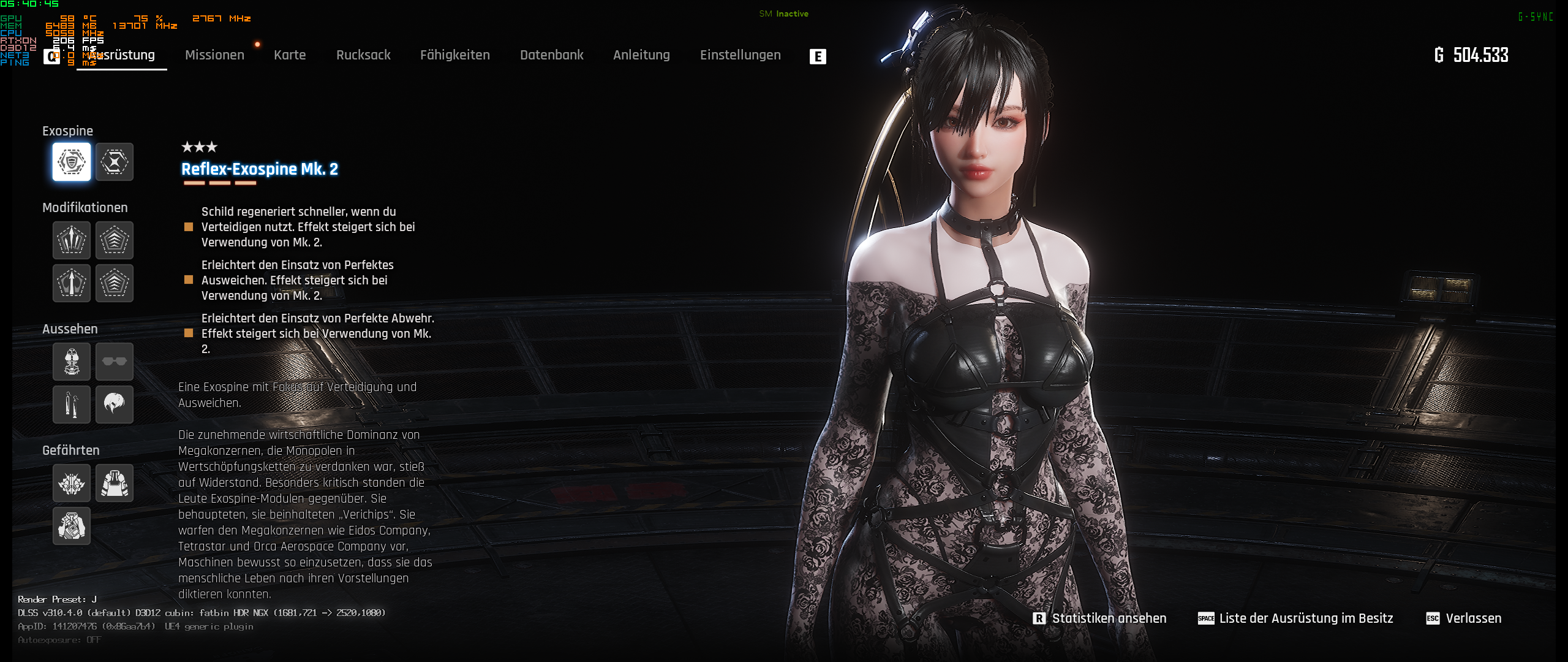Open the Datenbank tab

pyautogui.click(x=551, y=55)
